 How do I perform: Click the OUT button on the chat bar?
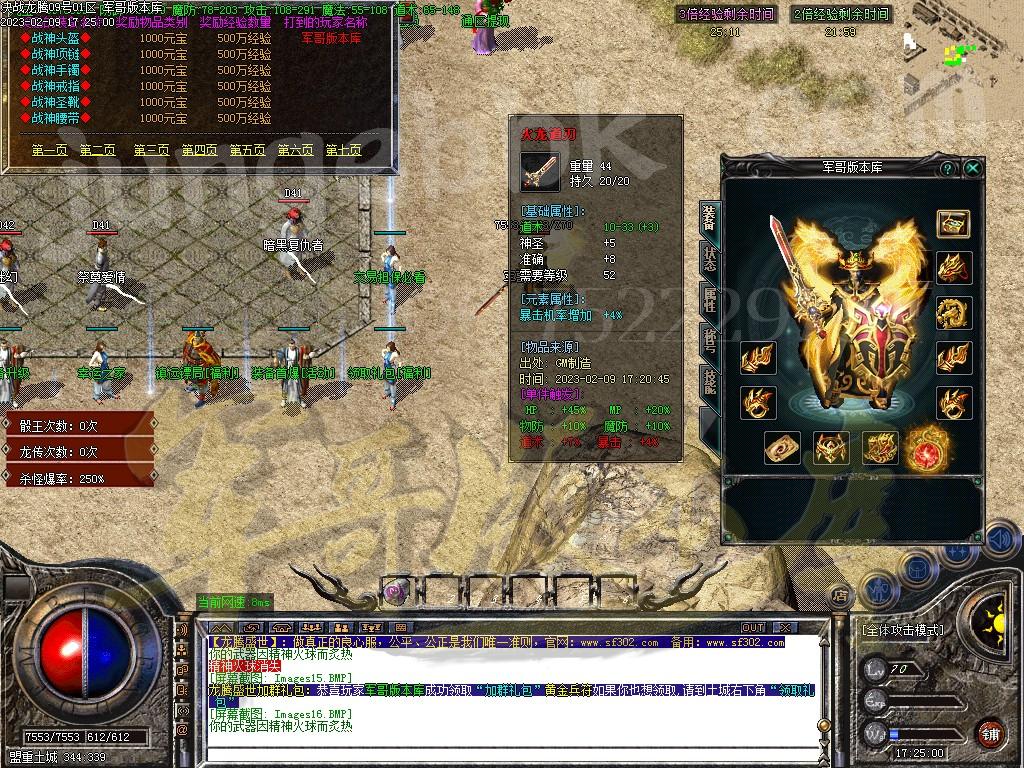[754, 627]
